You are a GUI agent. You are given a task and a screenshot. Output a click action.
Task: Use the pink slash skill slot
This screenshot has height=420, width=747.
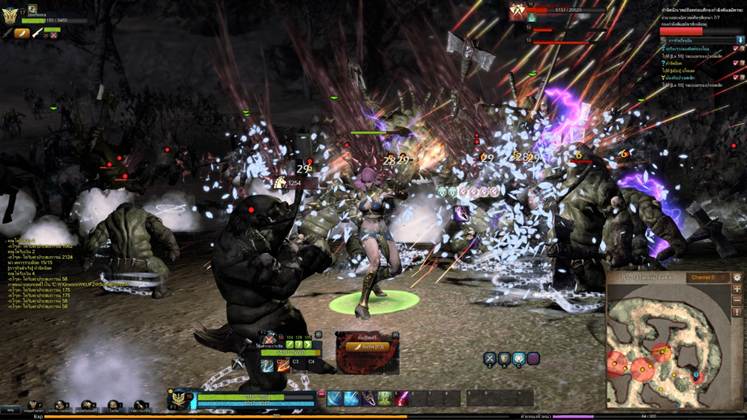pos(402,398)
